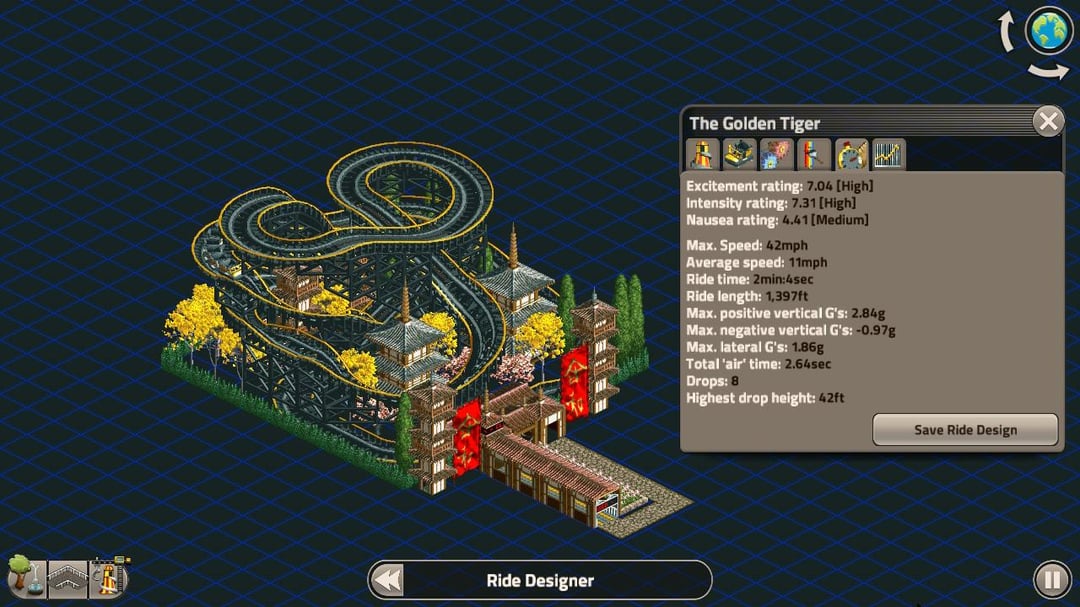This screenshot has height=607, width=1080.
Task: Open the crane ride construction tool
Action: tap(110, 577)
